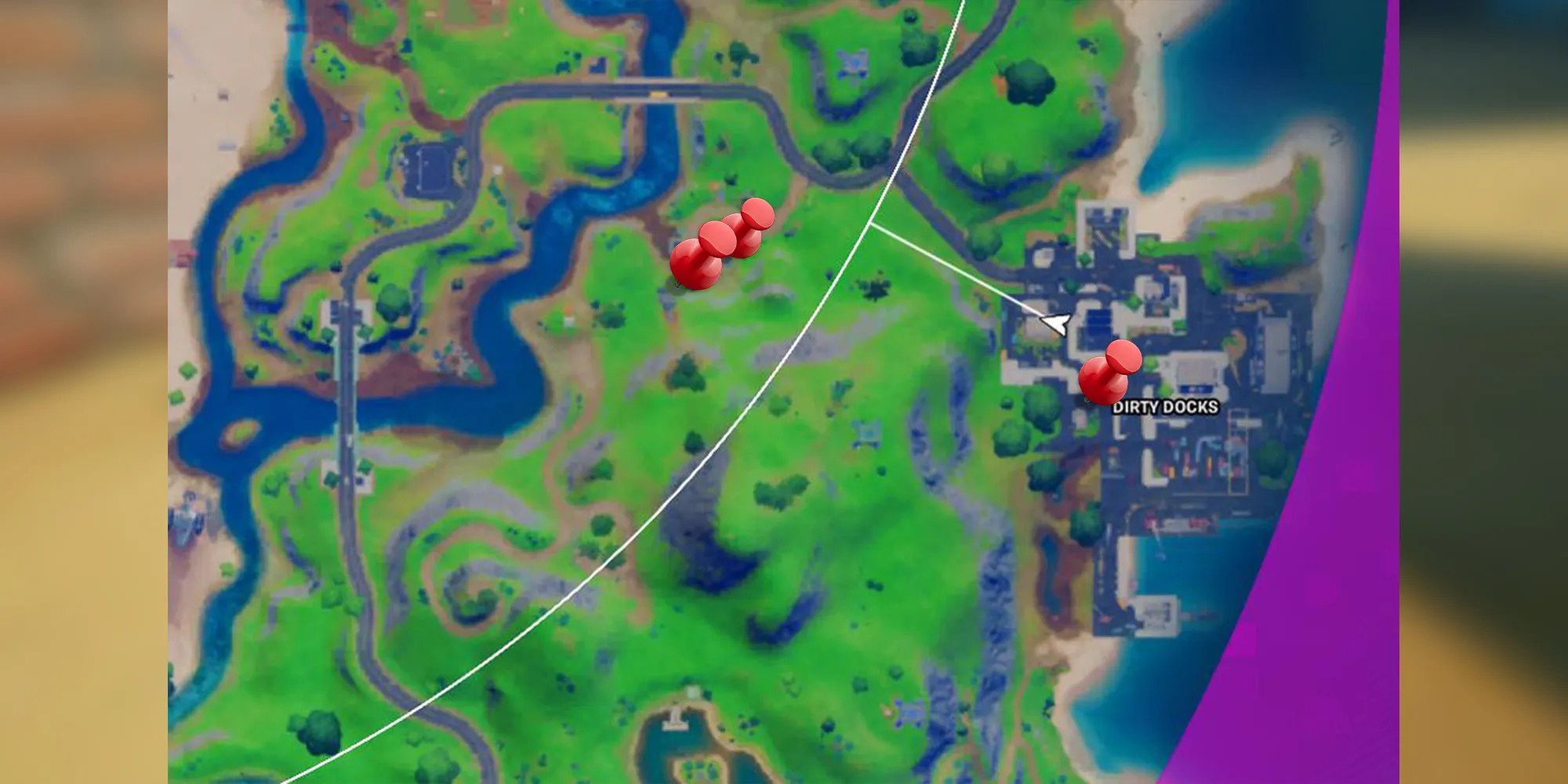Click the southern pier below Dirty Docks
Screen dimensions: 1568x784
click(1156, 612)
